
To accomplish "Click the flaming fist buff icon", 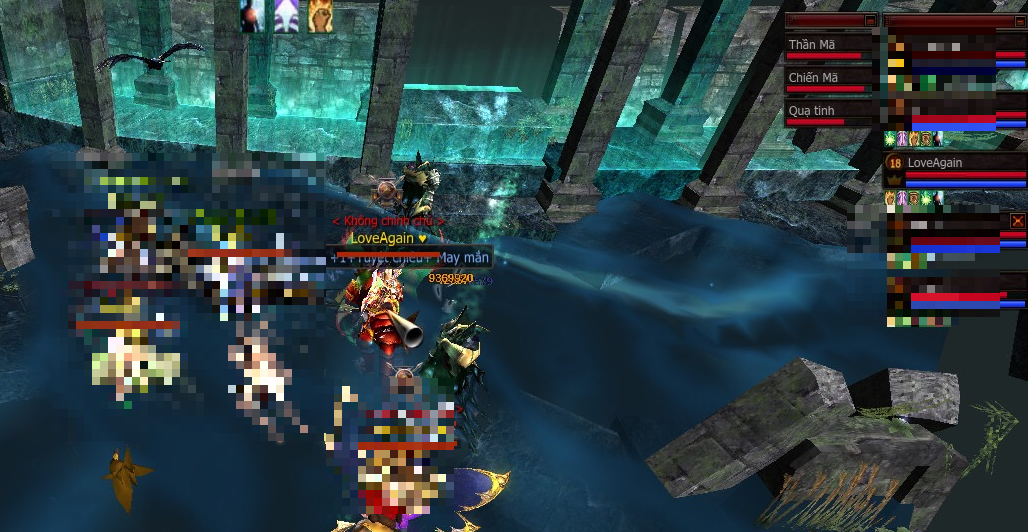I will [320, 16].
